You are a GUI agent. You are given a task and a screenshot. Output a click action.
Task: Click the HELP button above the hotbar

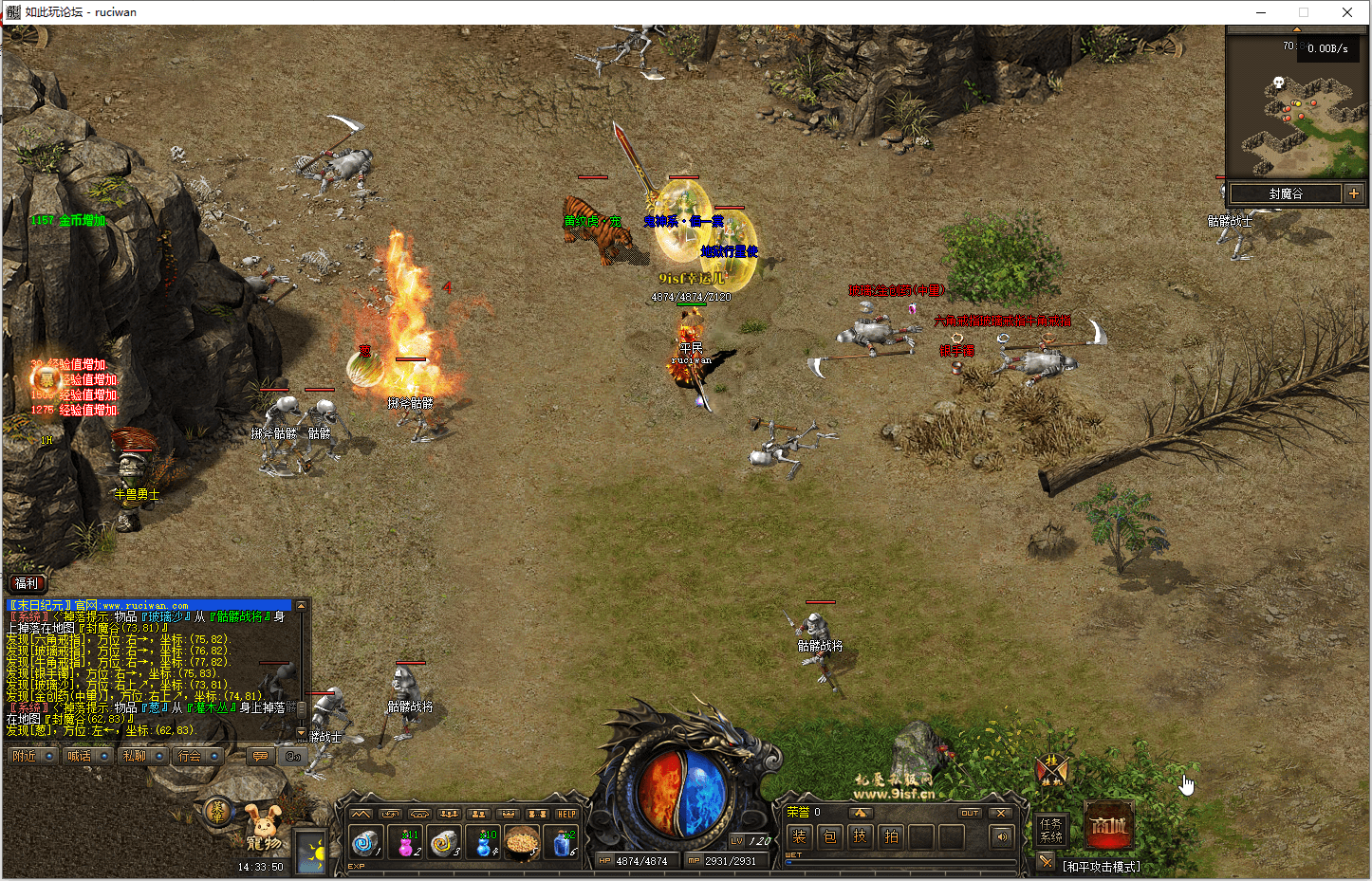coord(566,814)
